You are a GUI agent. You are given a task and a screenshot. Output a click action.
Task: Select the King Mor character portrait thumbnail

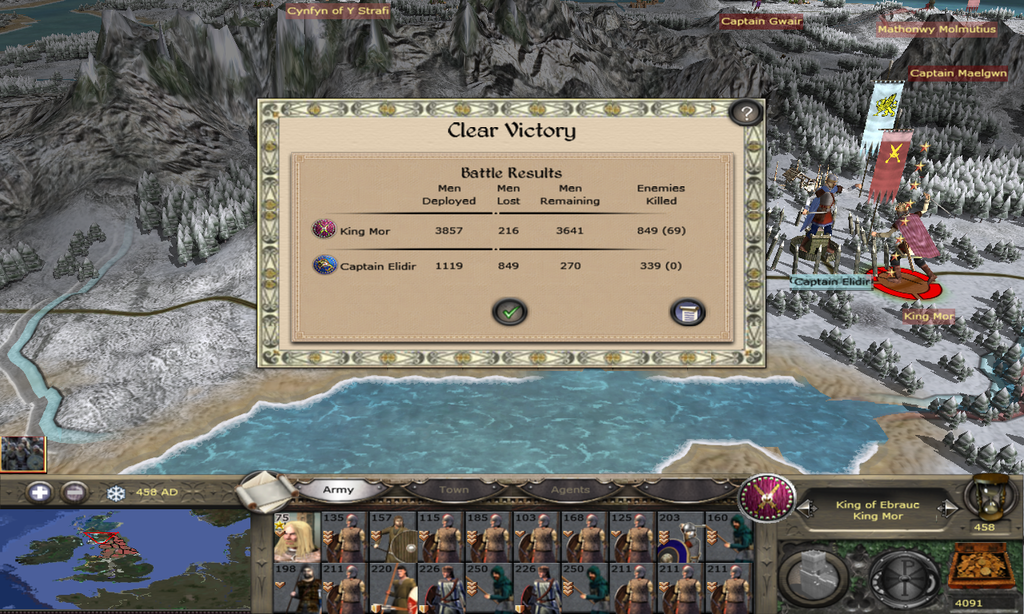22,454
